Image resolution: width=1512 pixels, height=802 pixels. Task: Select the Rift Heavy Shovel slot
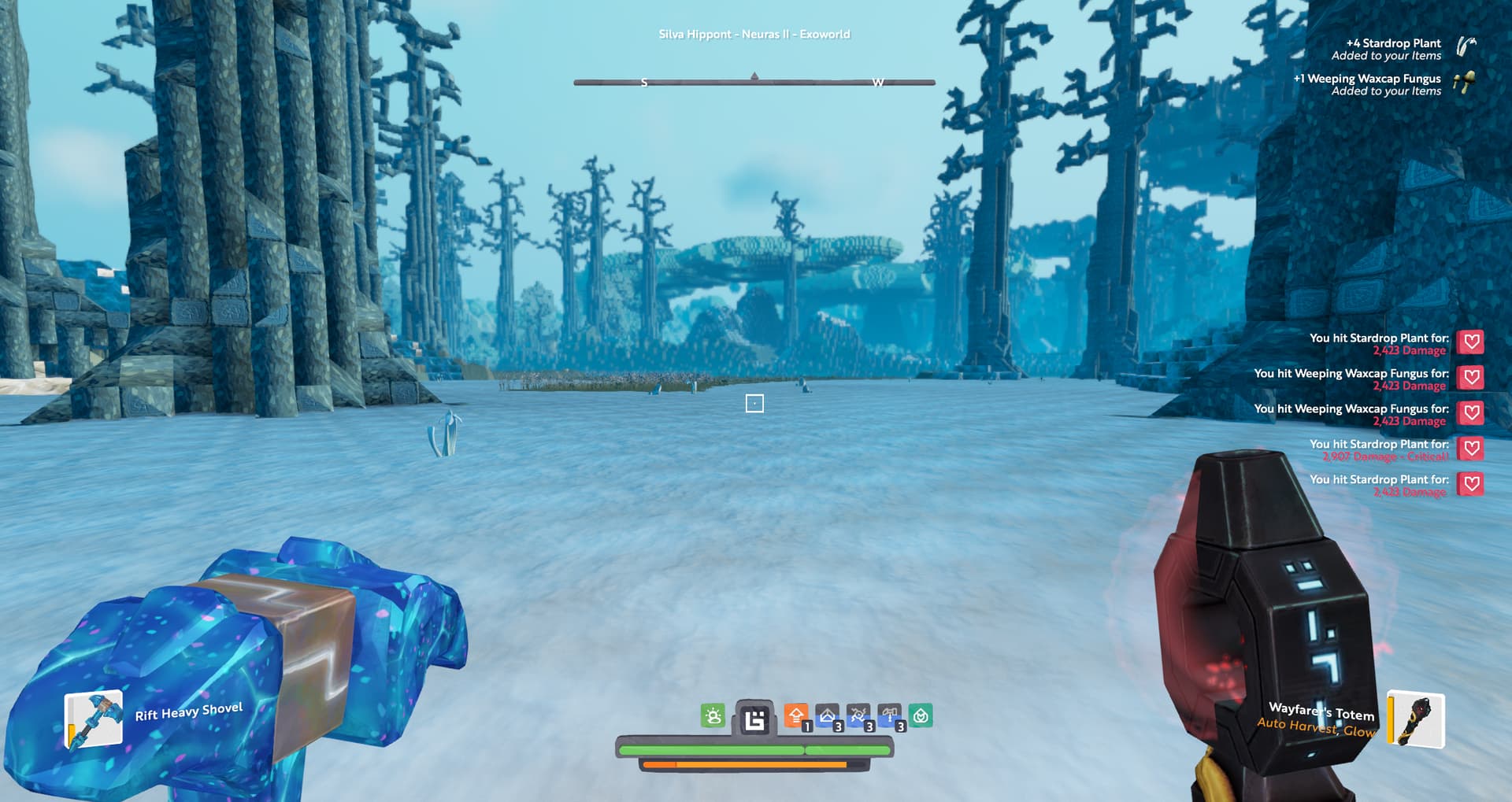coord(94,718)
